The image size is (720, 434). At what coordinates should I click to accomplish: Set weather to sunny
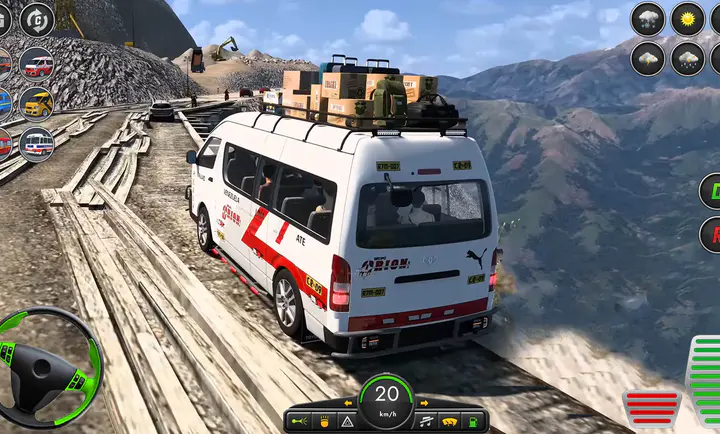687,18
